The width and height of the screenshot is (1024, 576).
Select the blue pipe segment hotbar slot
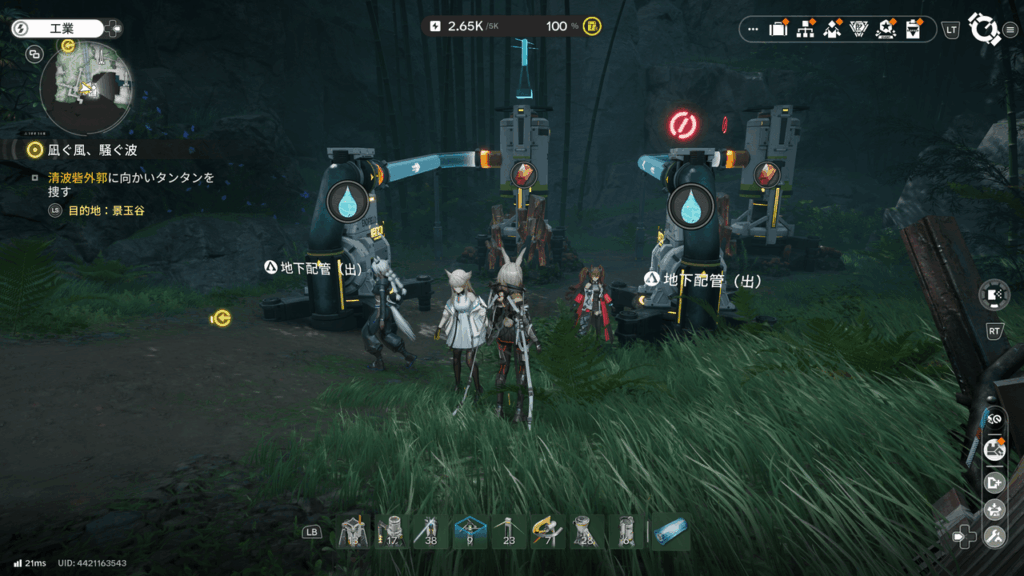coord(669,532)
